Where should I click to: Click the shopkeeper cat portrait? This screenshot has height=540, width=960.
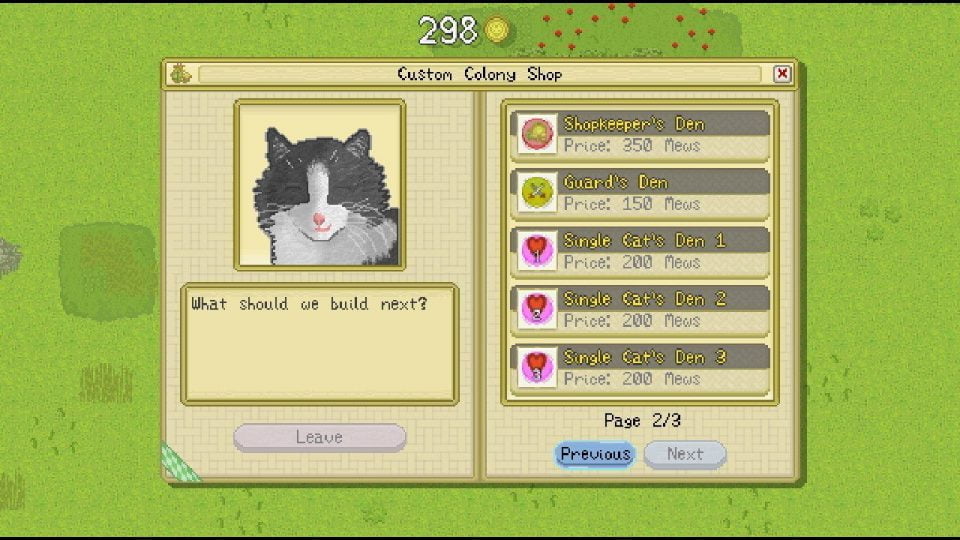pos(320,185)
